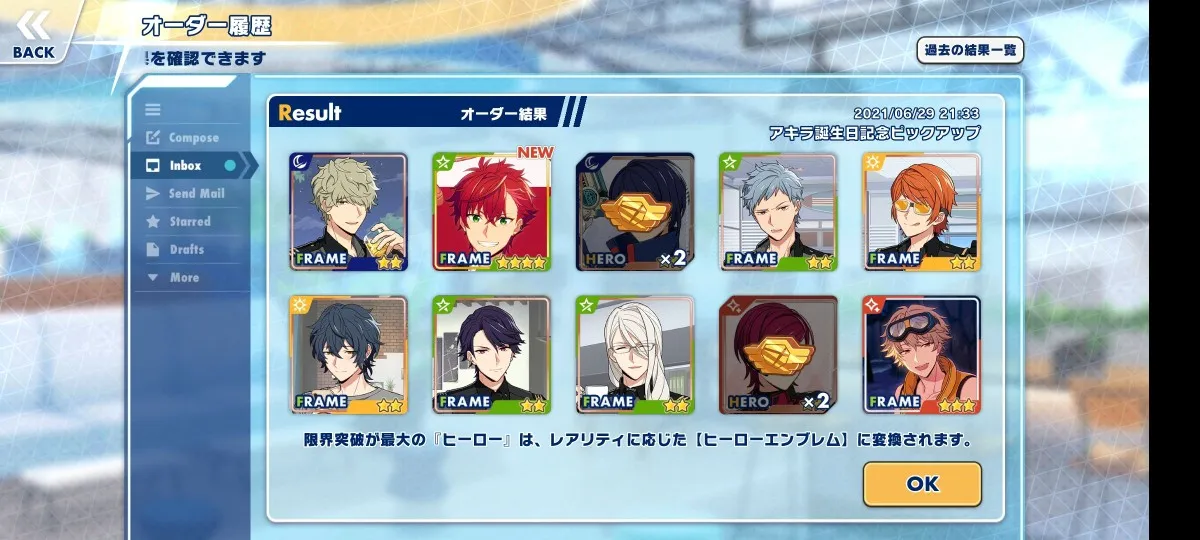Expand the More menu entry
Screen dimensions: 1200x540
[183, 278]
